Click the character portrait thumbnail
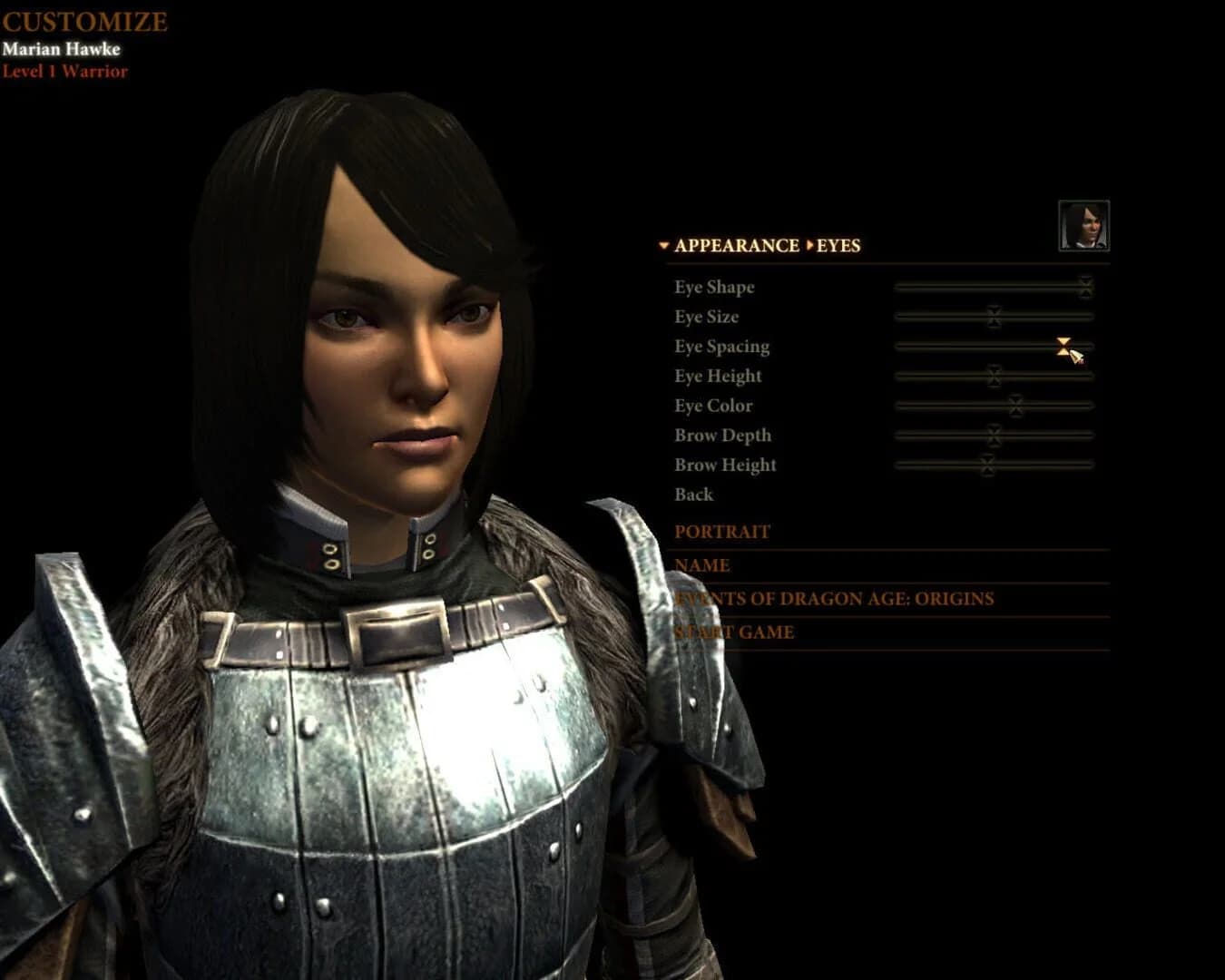This screenshot has width=1225, height=980. 1085,223
